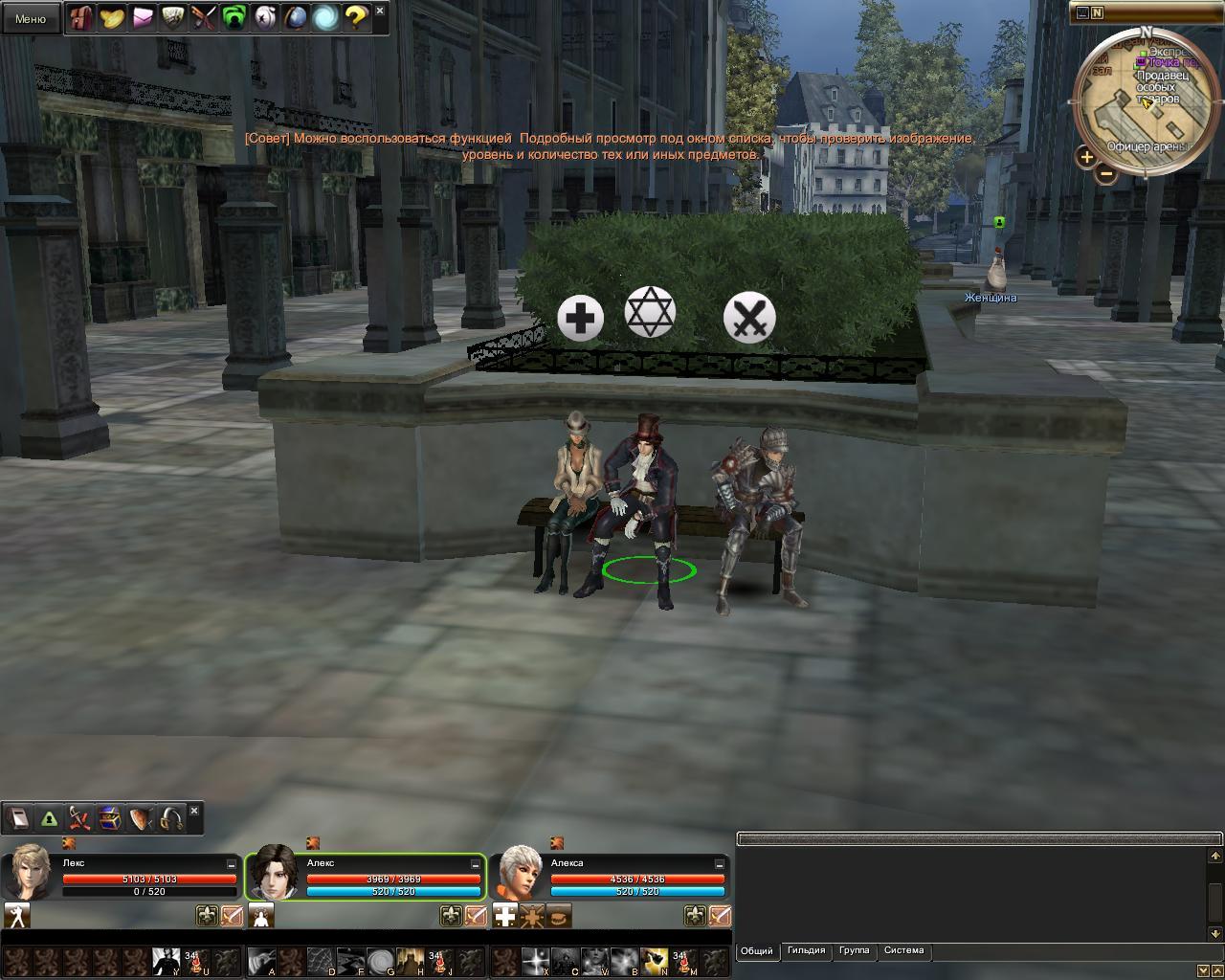The width and height of the screenshot is (1225, 980).
Task: Zoom out the minimap with minus button
Action: (1106, 174)
